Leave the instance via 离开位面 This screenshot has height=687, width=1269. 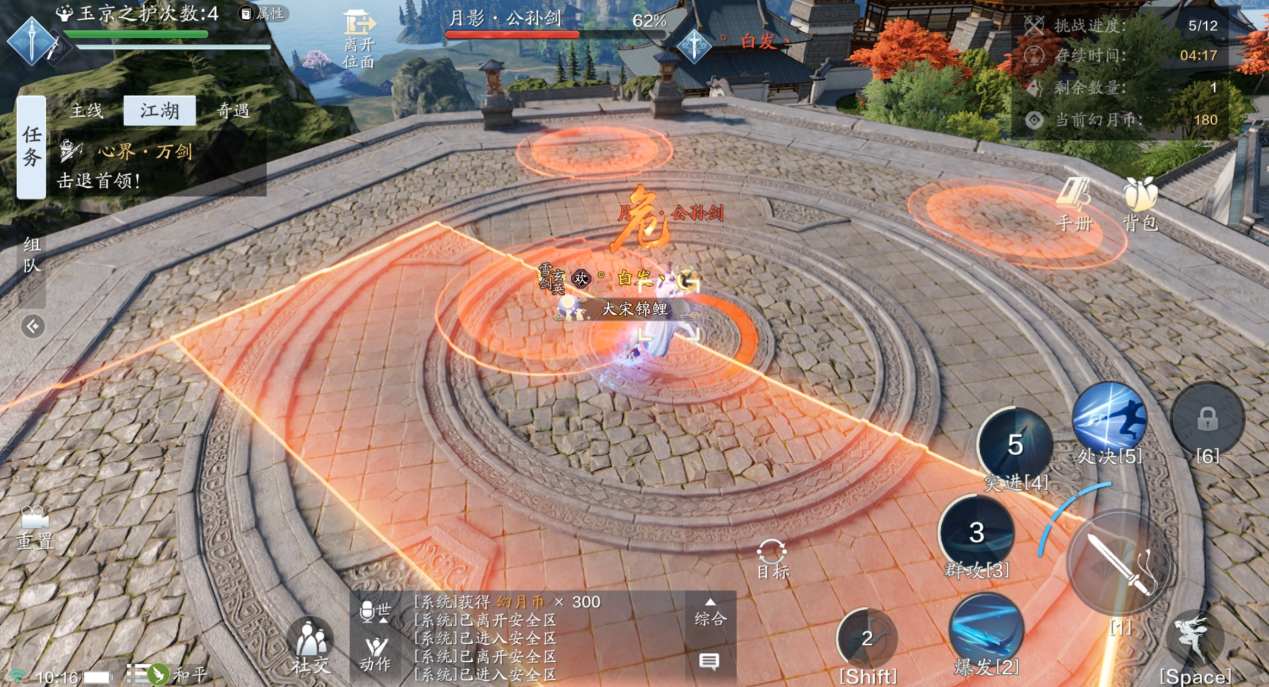358,38
